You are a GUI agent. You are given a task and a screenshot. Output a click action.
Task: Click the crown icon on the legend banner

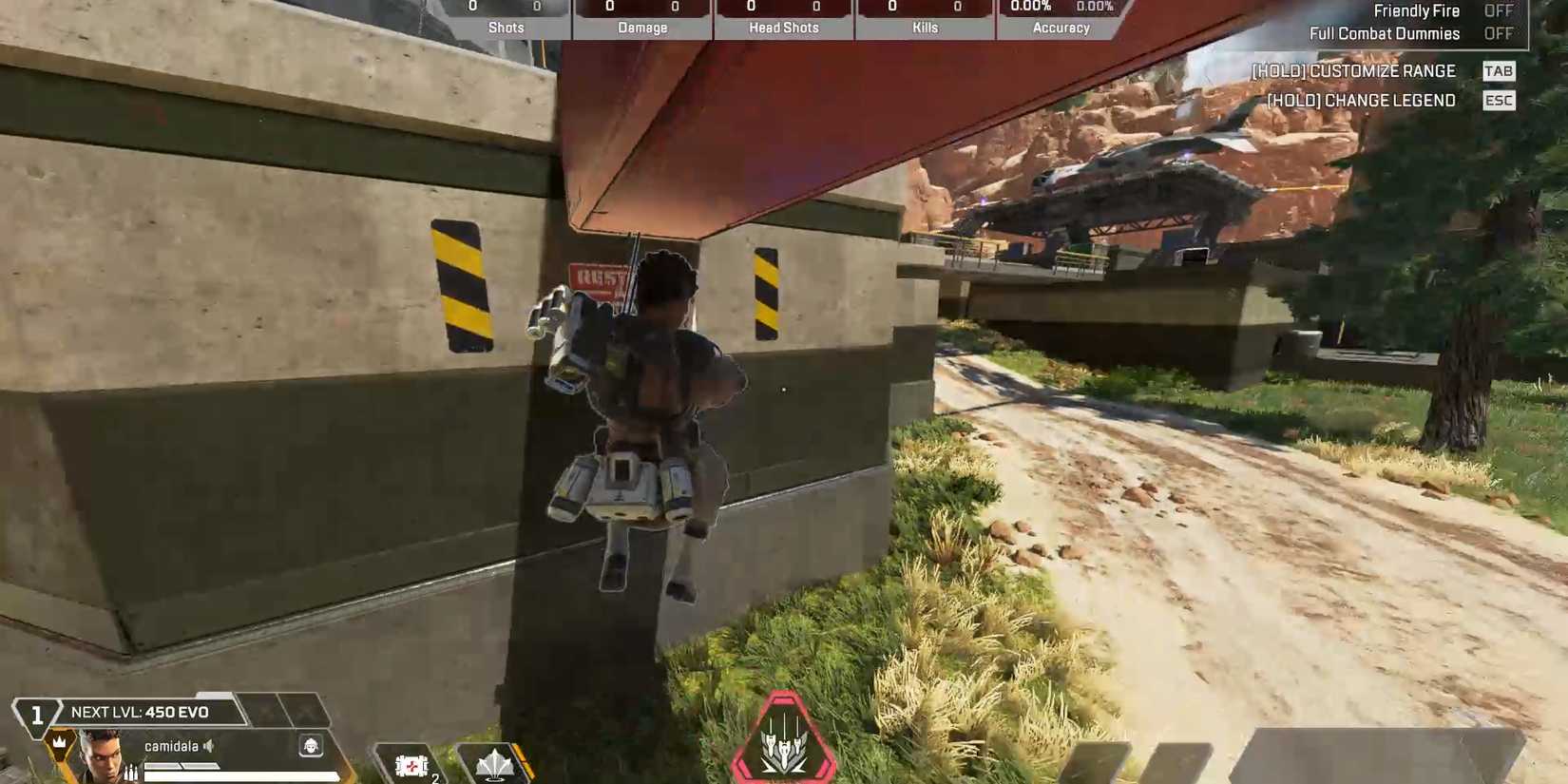click(59, 739)
